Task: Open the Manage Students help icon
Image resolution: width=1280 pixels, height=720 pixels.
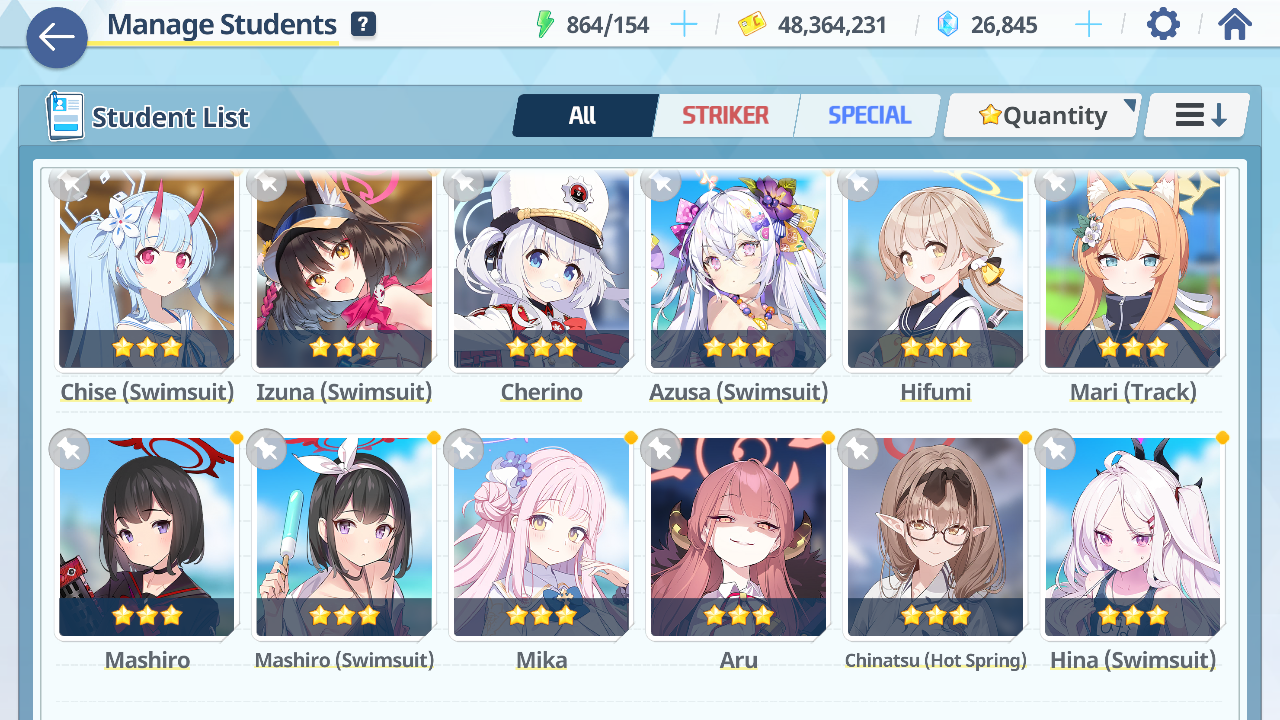Action: (363, 24)
